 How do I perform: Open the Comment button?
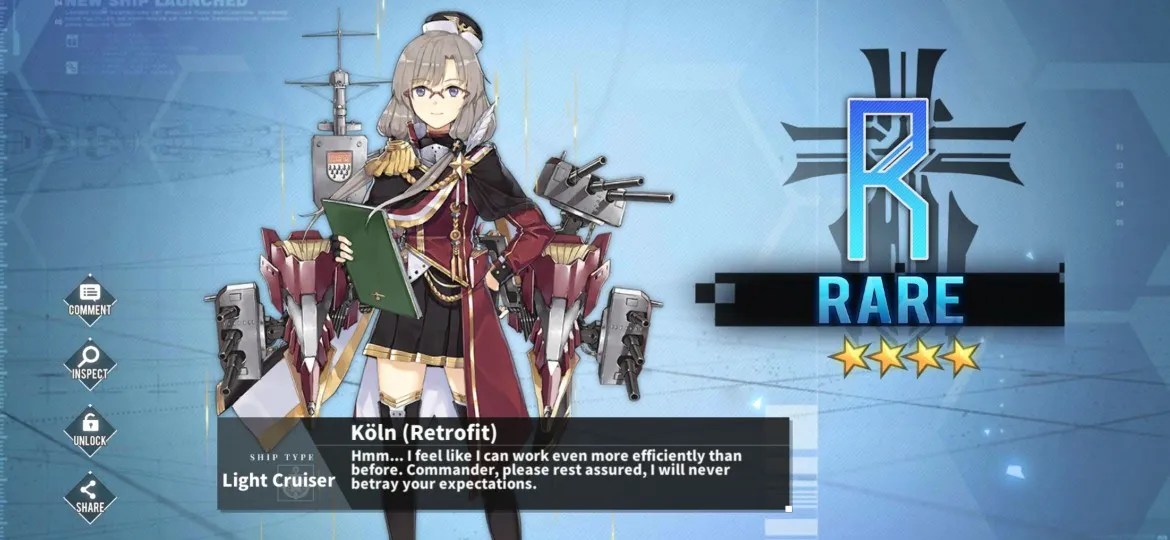(x=90, y=298)
